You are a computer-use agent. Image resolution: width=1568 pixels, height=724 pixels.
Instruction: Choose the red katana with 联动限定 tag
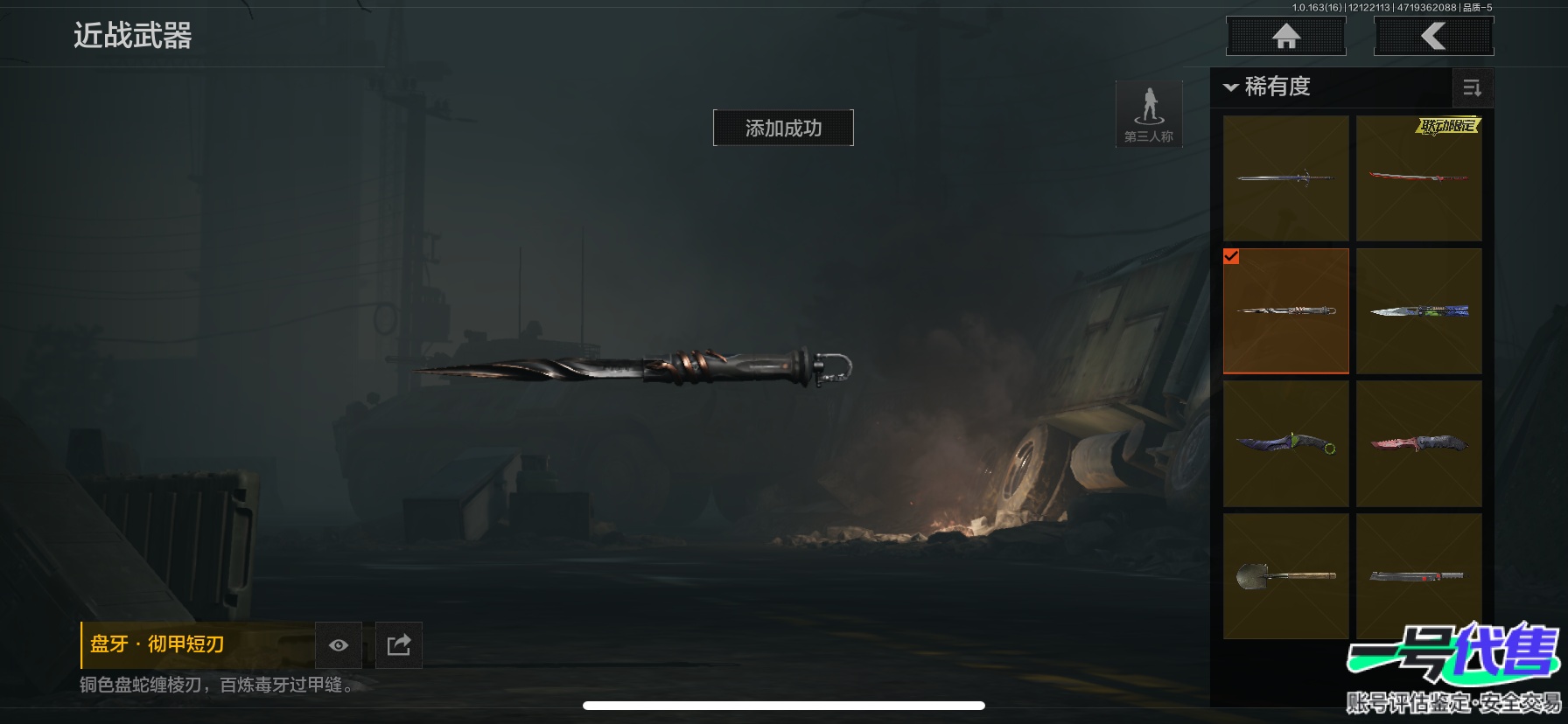[1418, 178]
